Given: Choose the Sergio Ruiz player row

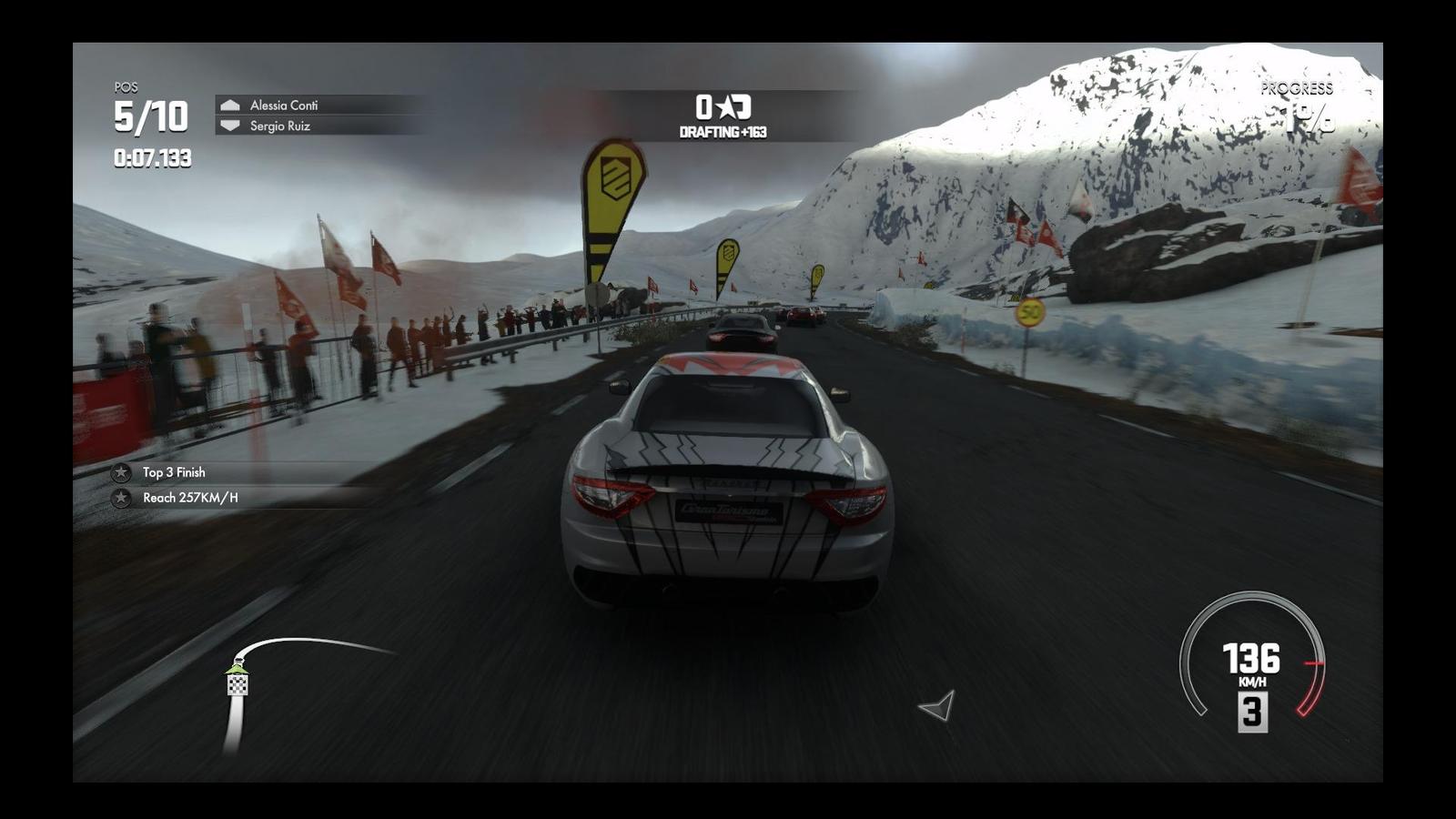Looking at the screenshot, I should click(x=279, y=126).
